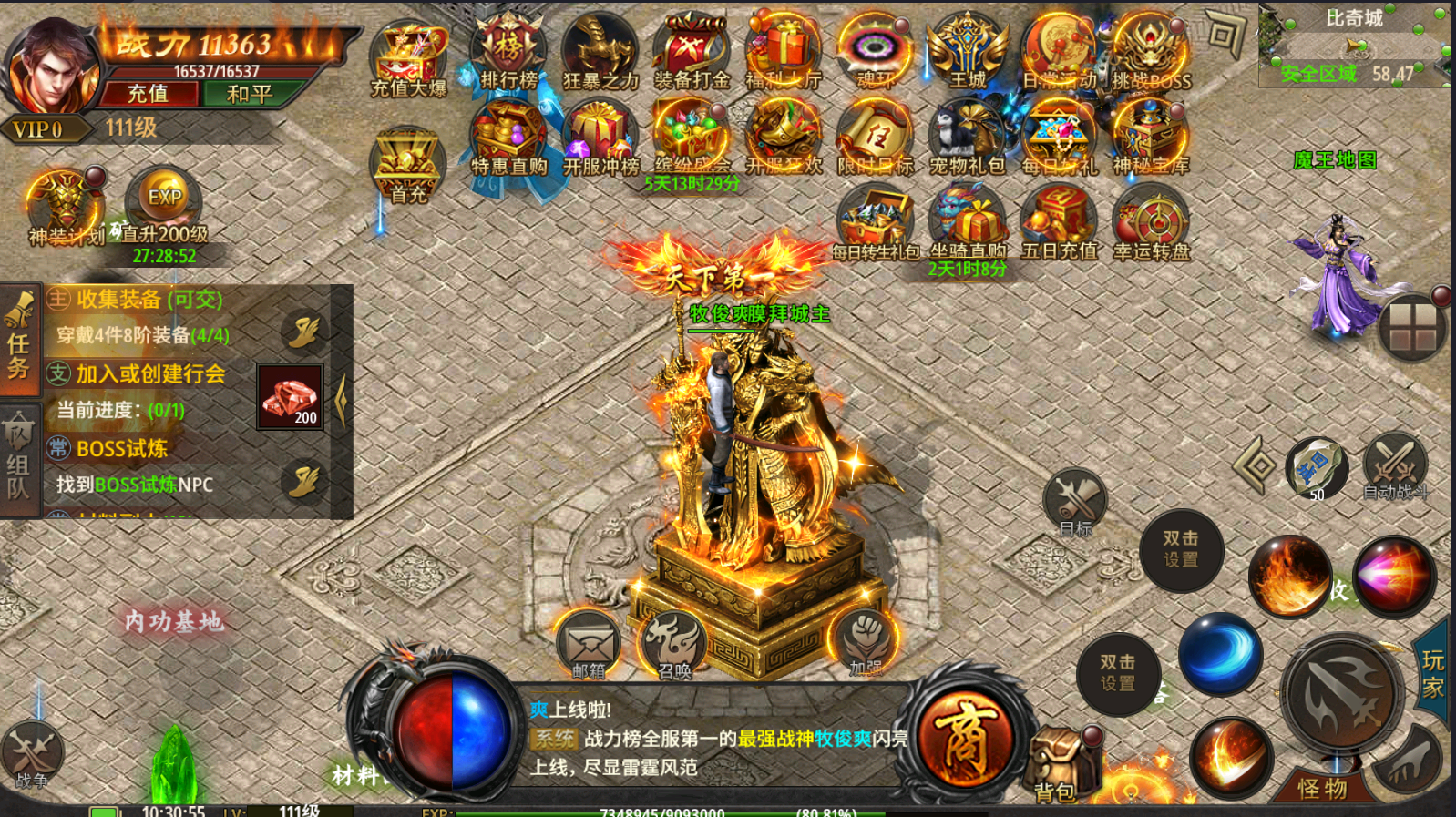Open the 充值 recharge button
Screen dimensions: 1456x817
pos(149,94)
